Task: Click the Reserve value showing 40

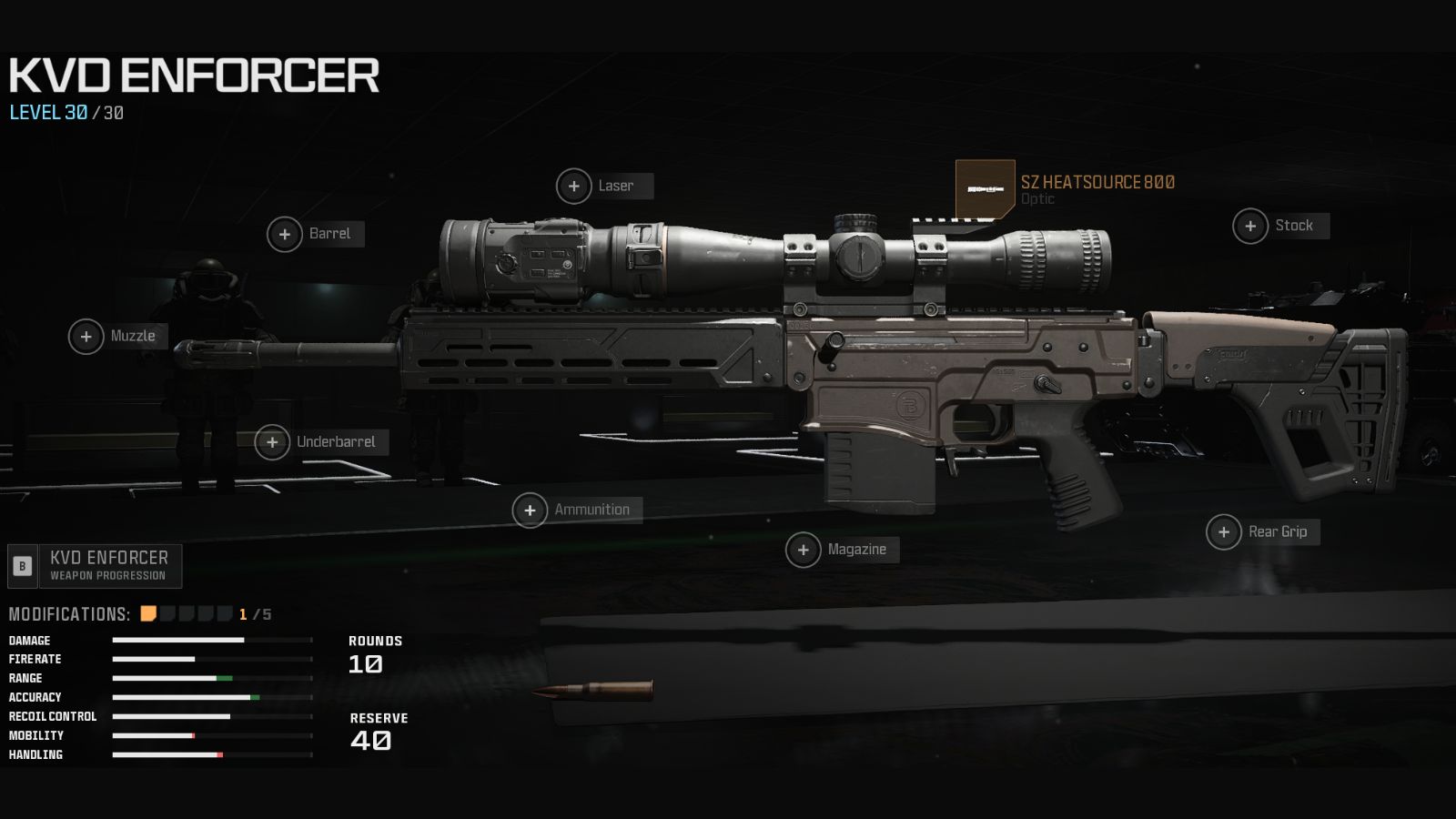Action: coord(370,742)
